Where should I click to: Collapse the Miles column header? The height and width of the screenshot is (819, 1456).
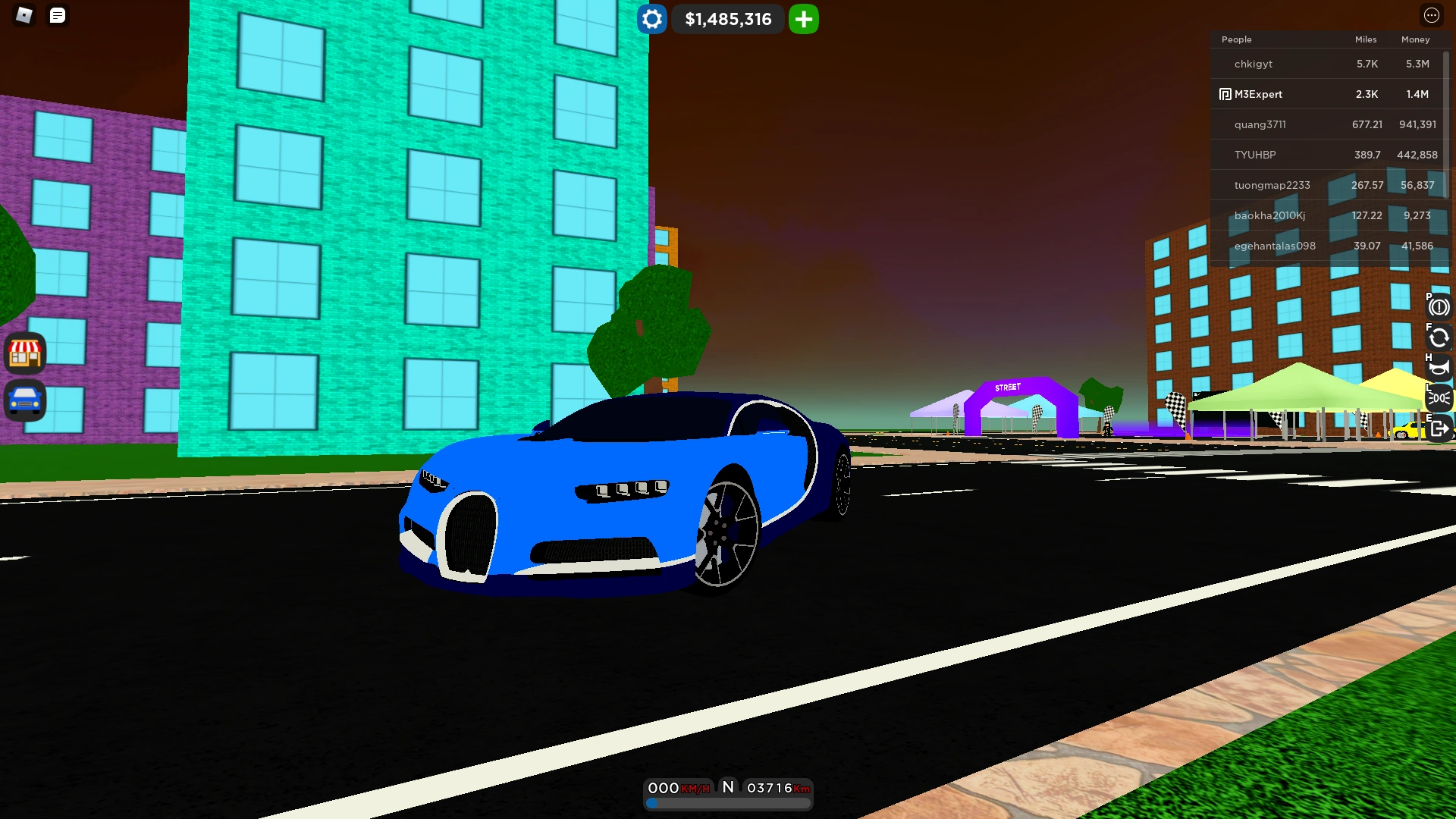point(1365,39)
